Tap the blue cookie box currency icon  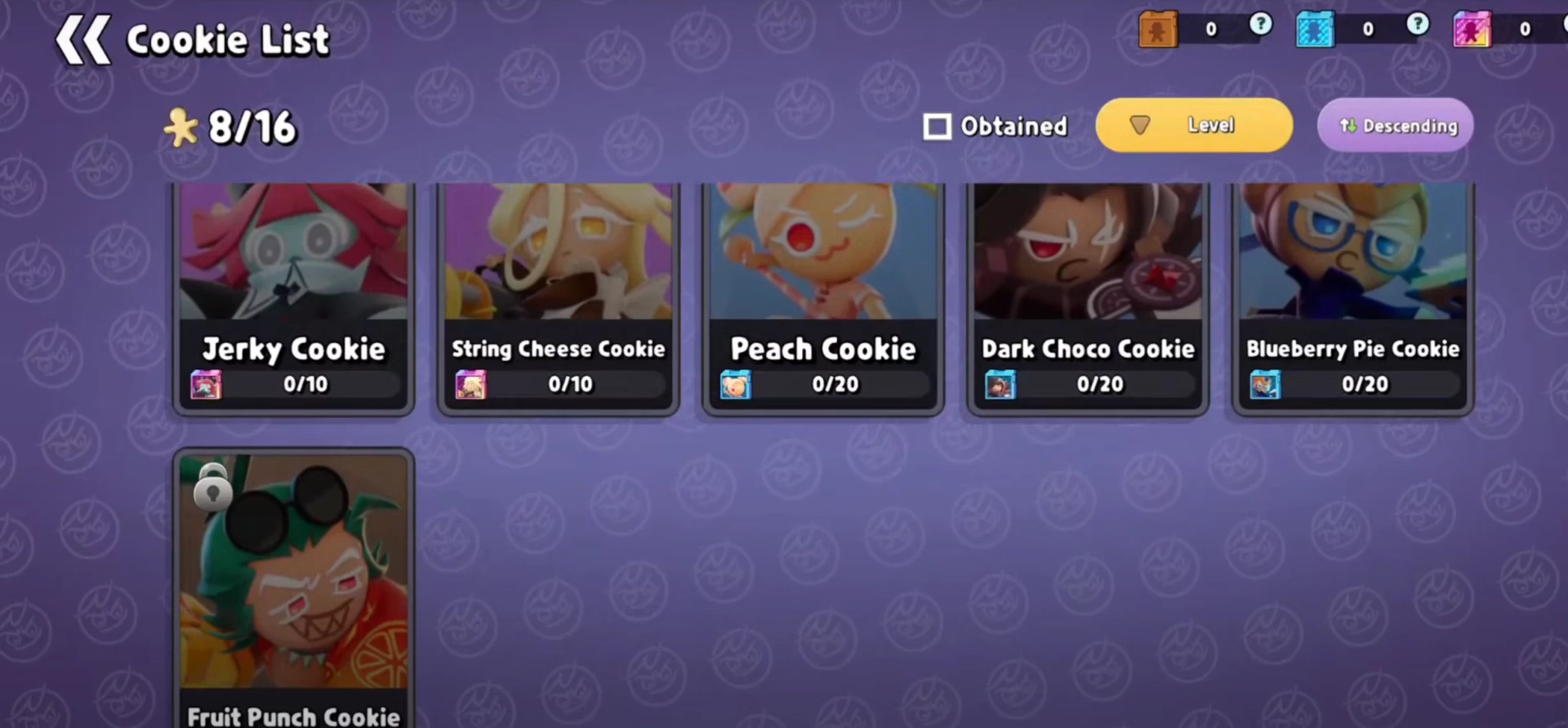point(1315,29)
